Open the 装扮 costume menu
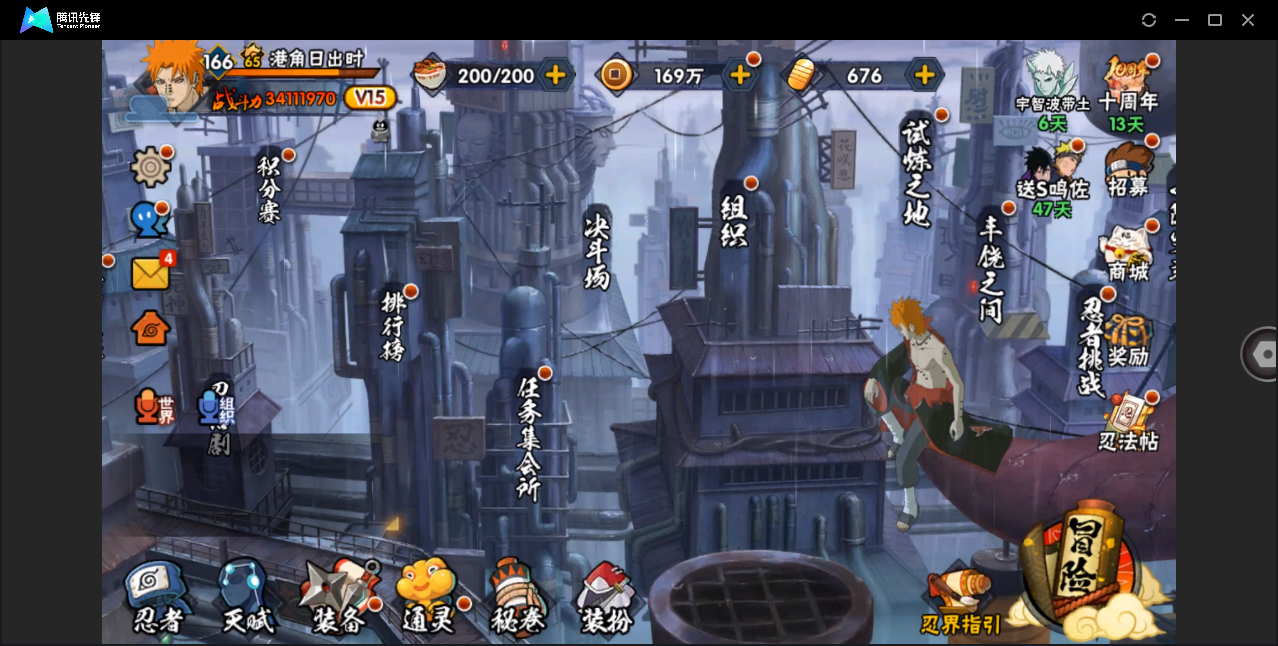Screen dimensions: 1278x646 [606, 598]
